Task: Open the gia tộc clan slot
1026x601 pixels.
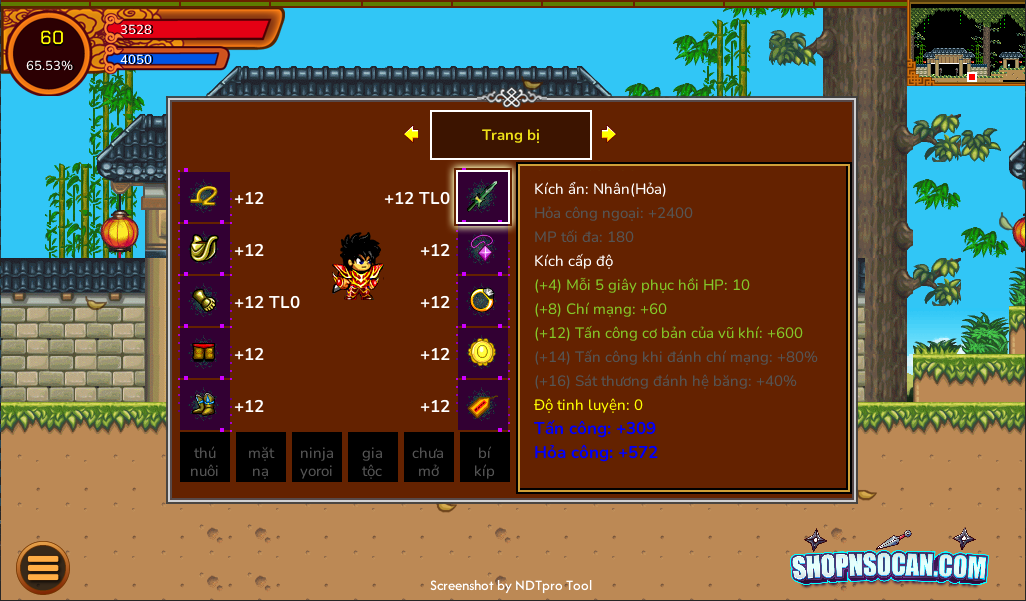Action: 373,458
